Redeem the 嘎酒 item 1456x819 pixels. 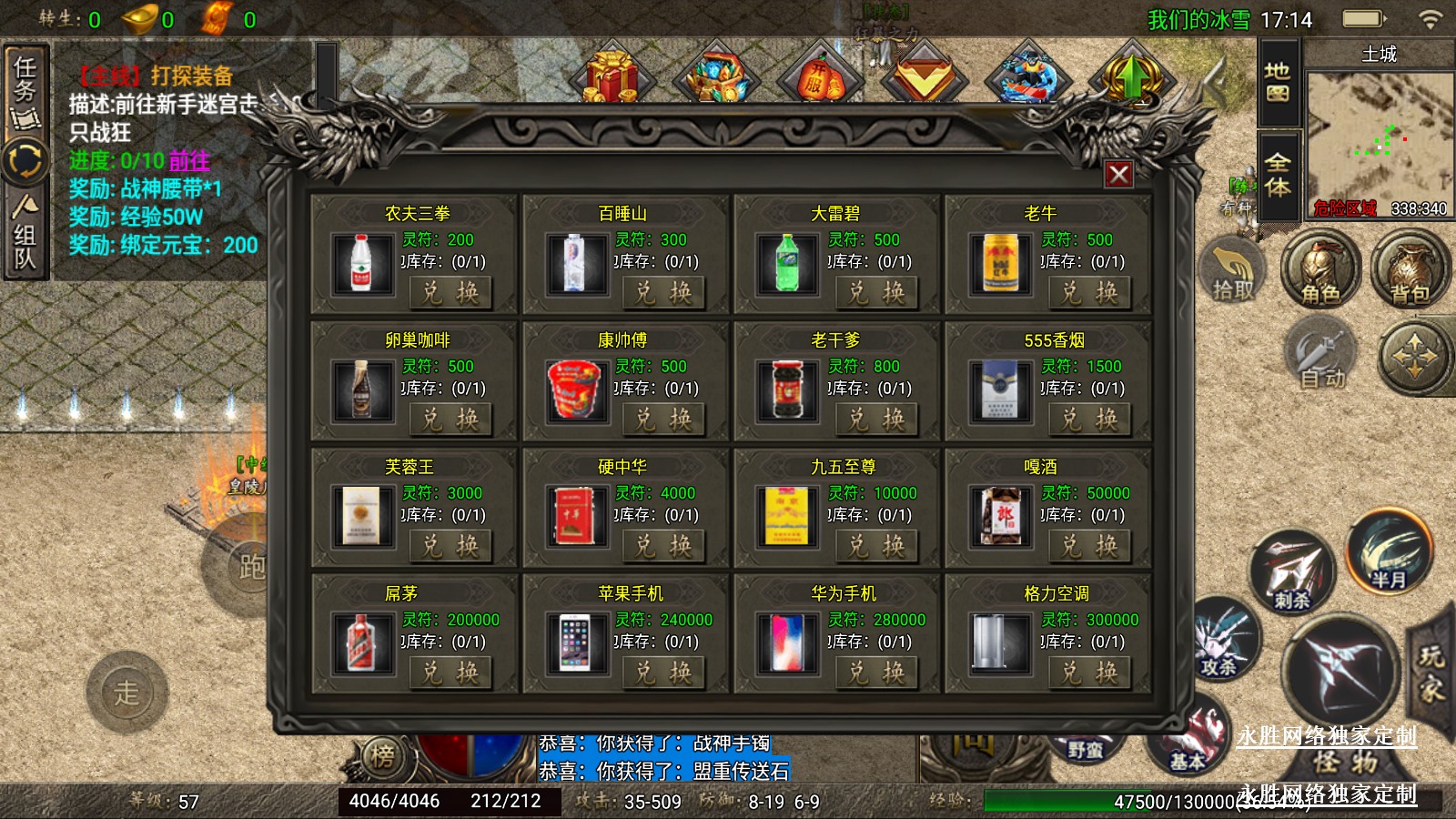coord(1088,545)
